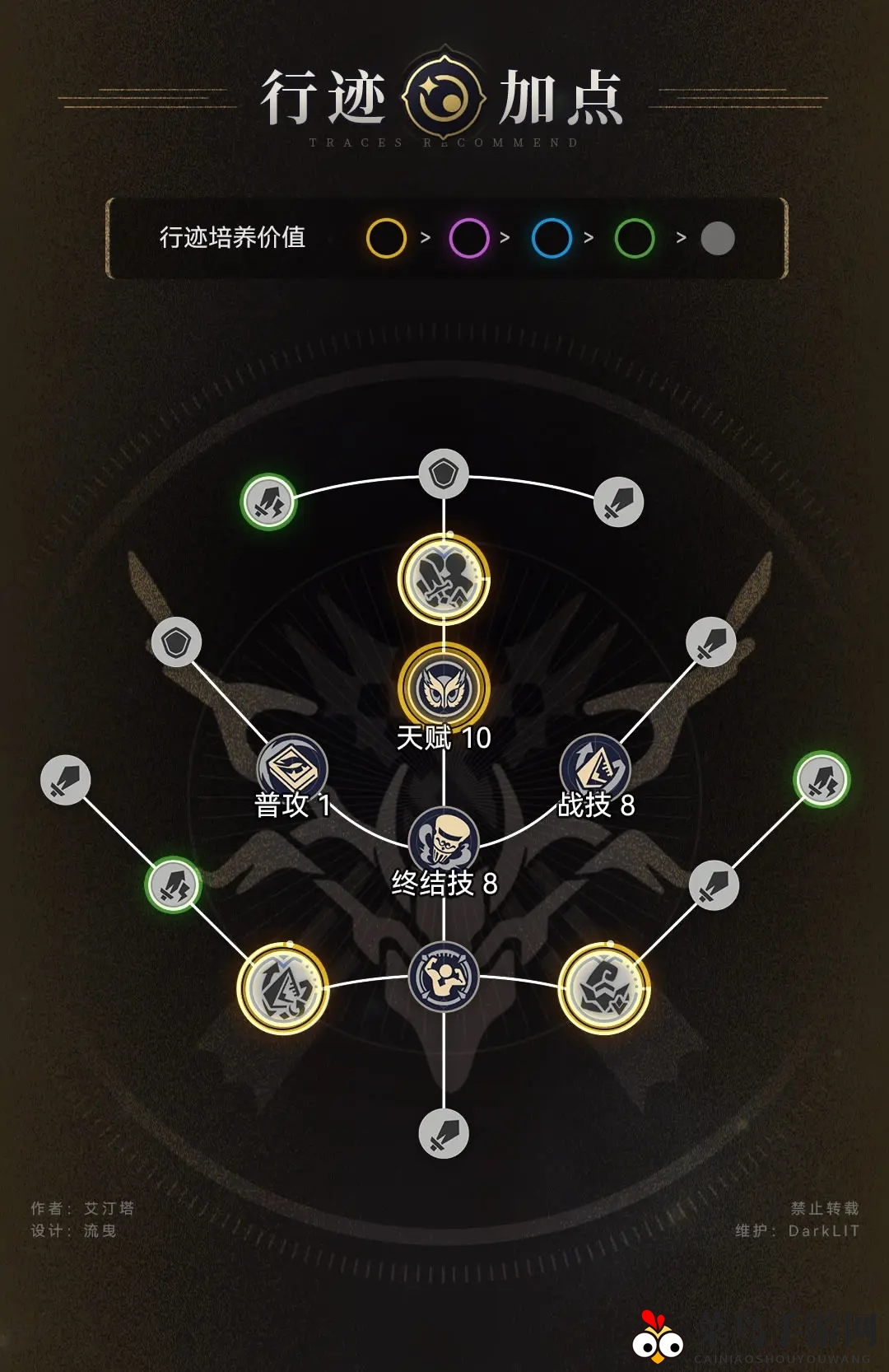
Task: Pick the shield node atop the central line
Action: coord(444,474)
